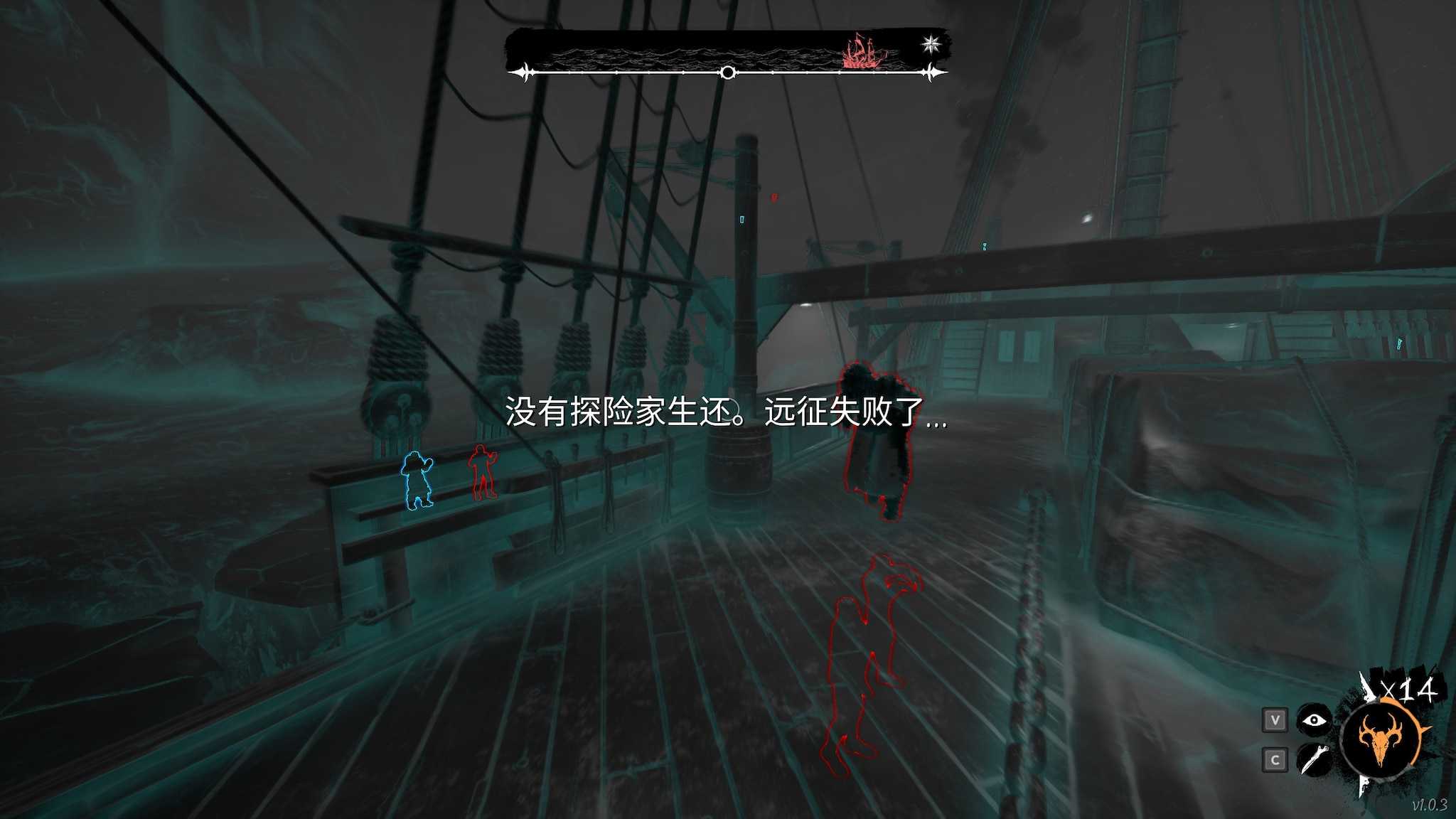Click the circular marker on the voyage progress bar
1456x819 pixels.
tap(727, 72)
